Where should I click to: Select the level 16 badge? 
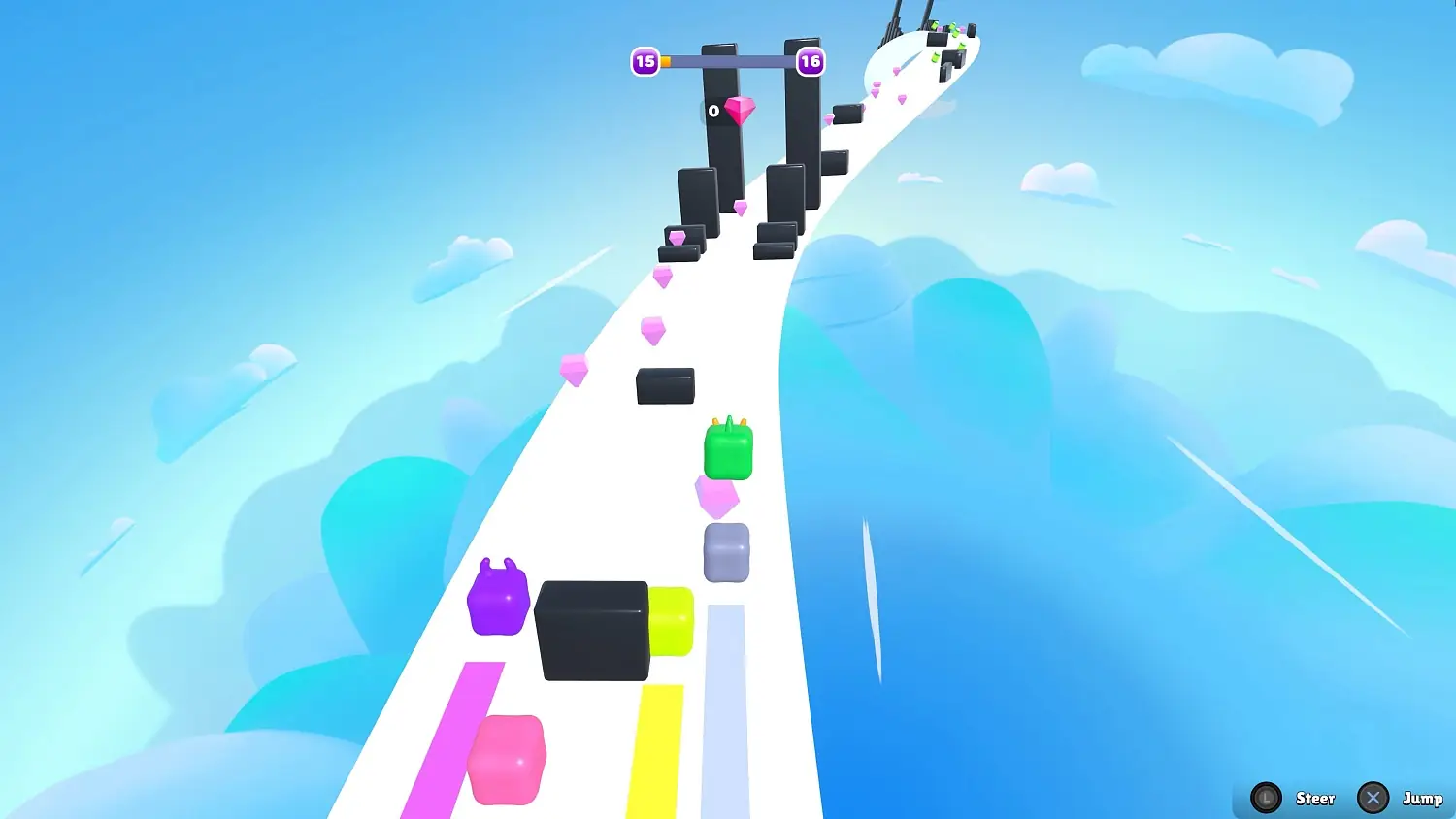click(809, 61)
